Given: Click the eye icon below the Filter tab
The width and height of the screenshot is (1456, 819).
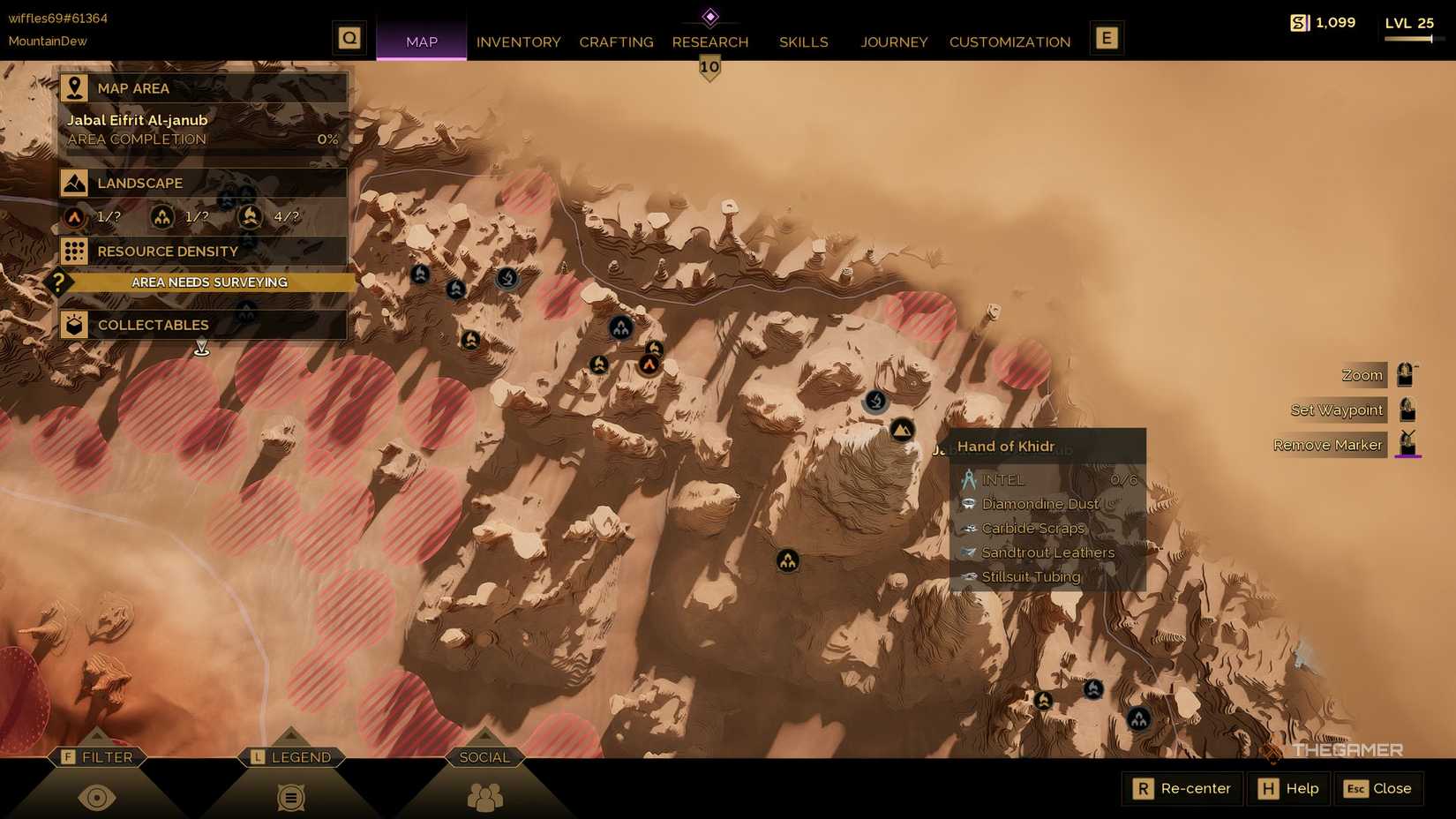Looking at the screenshot, I should pos(97,797).
